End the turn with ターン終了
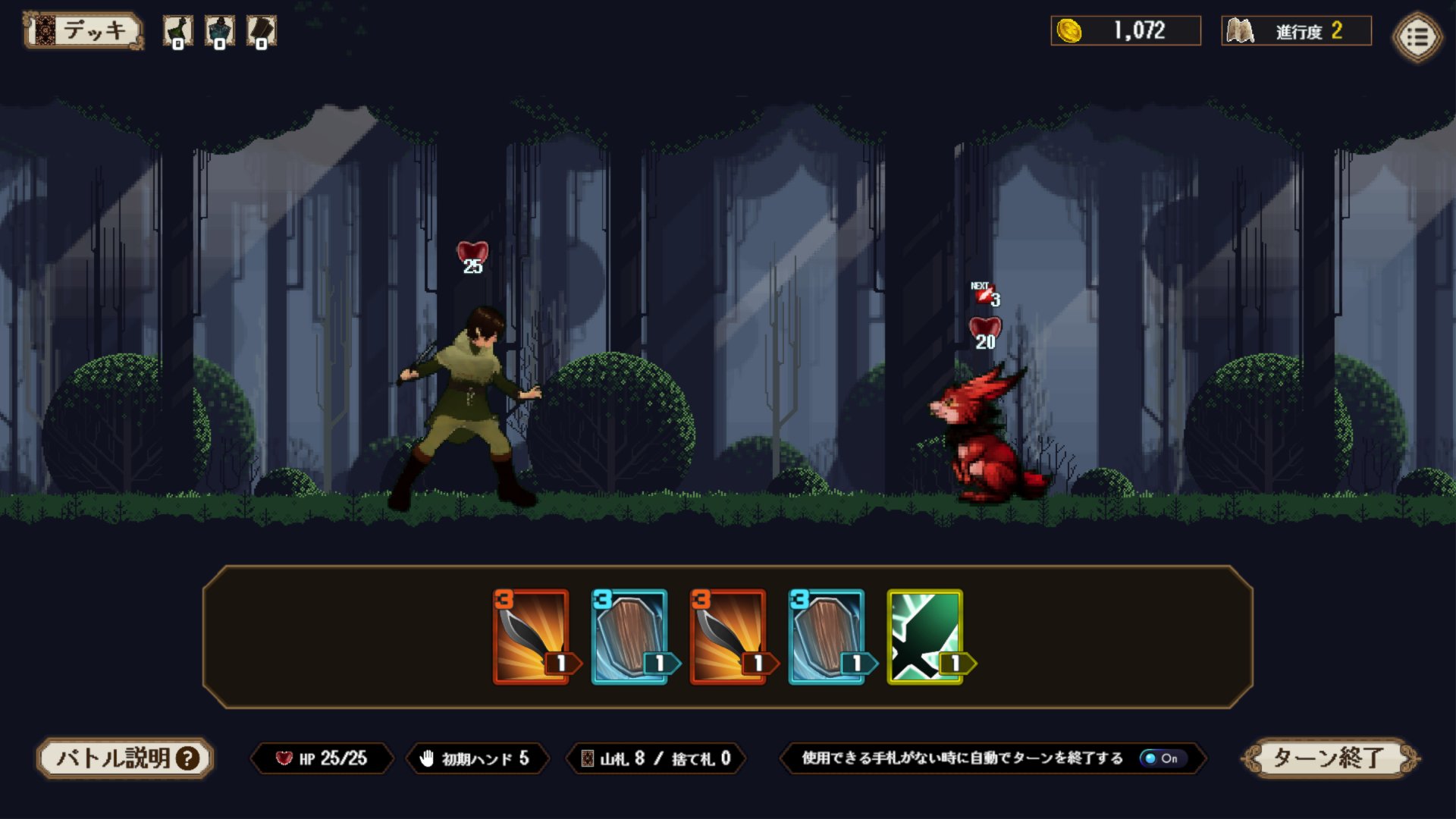This screenshot has height=819, width=1456. click(x=1330, y=758)
